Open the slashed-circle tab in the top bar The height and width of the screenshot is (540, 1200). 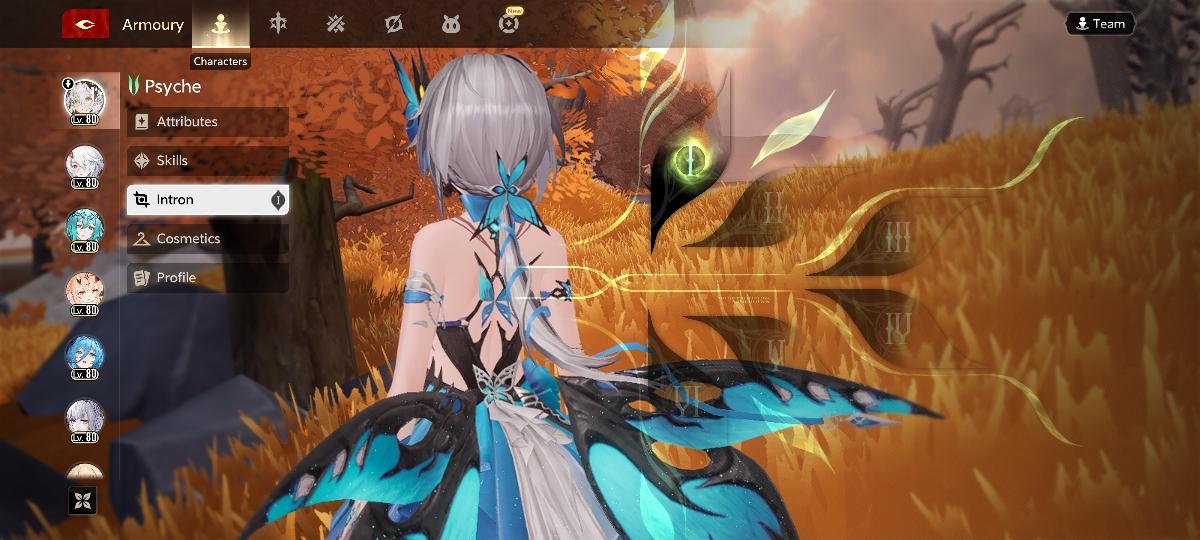394,23
